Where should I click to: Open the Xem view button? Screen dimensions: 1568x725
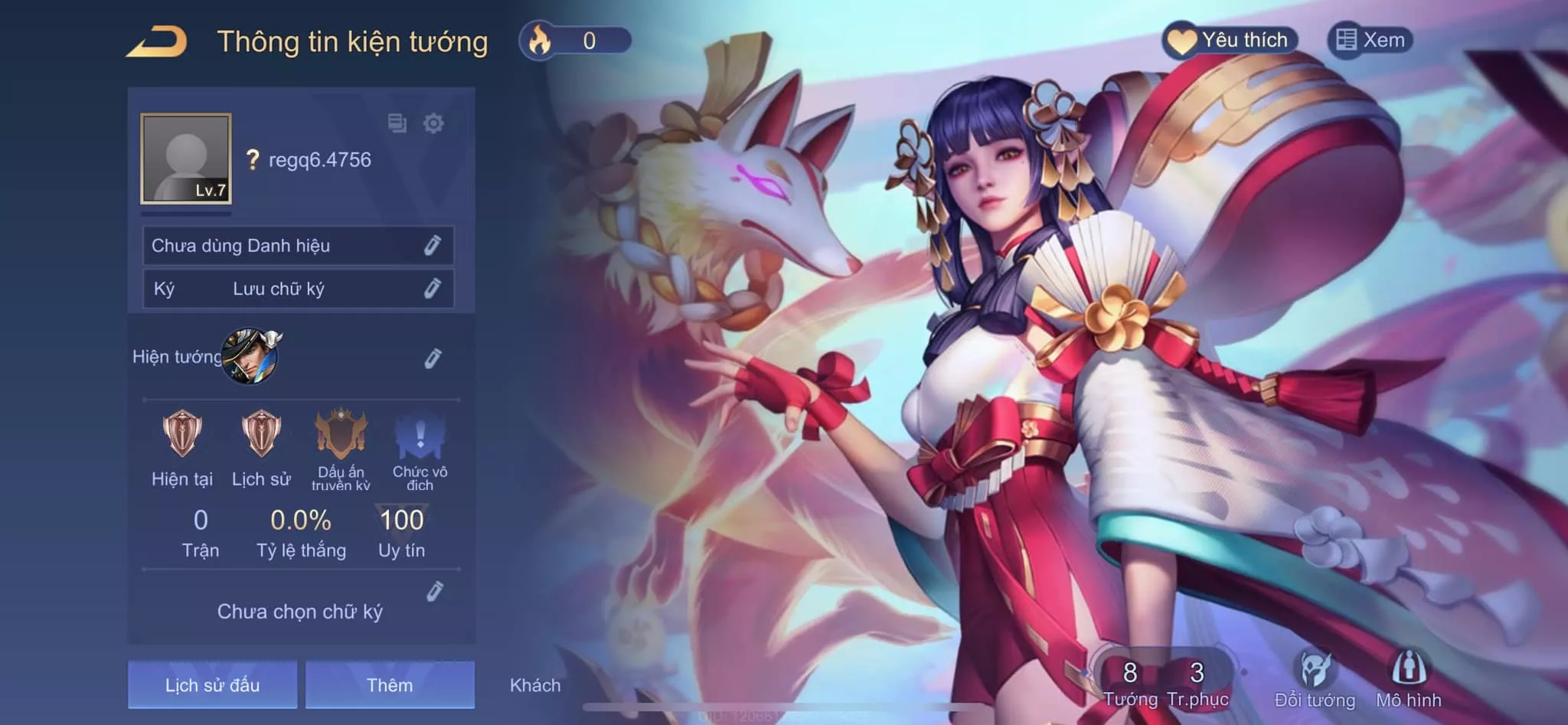click(x=1370, y=40)
